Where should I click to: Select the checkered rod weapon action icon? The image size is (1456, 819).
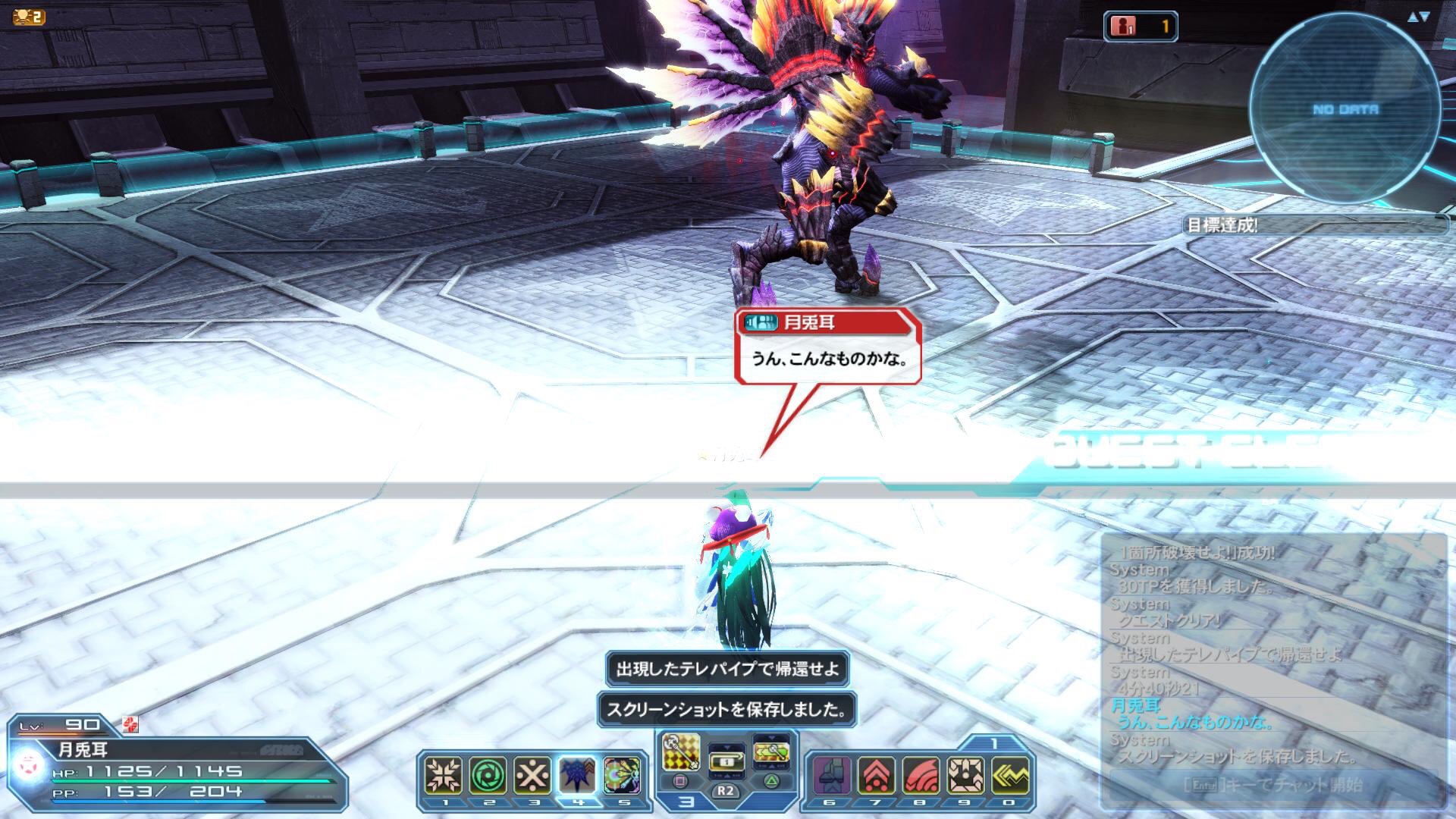click(x=681, y=752)
